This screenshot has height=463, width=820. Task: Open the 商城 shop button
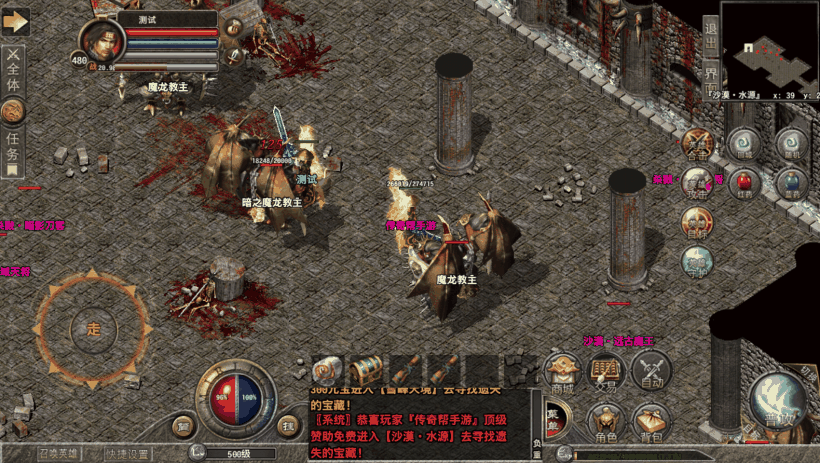[563, 373]
